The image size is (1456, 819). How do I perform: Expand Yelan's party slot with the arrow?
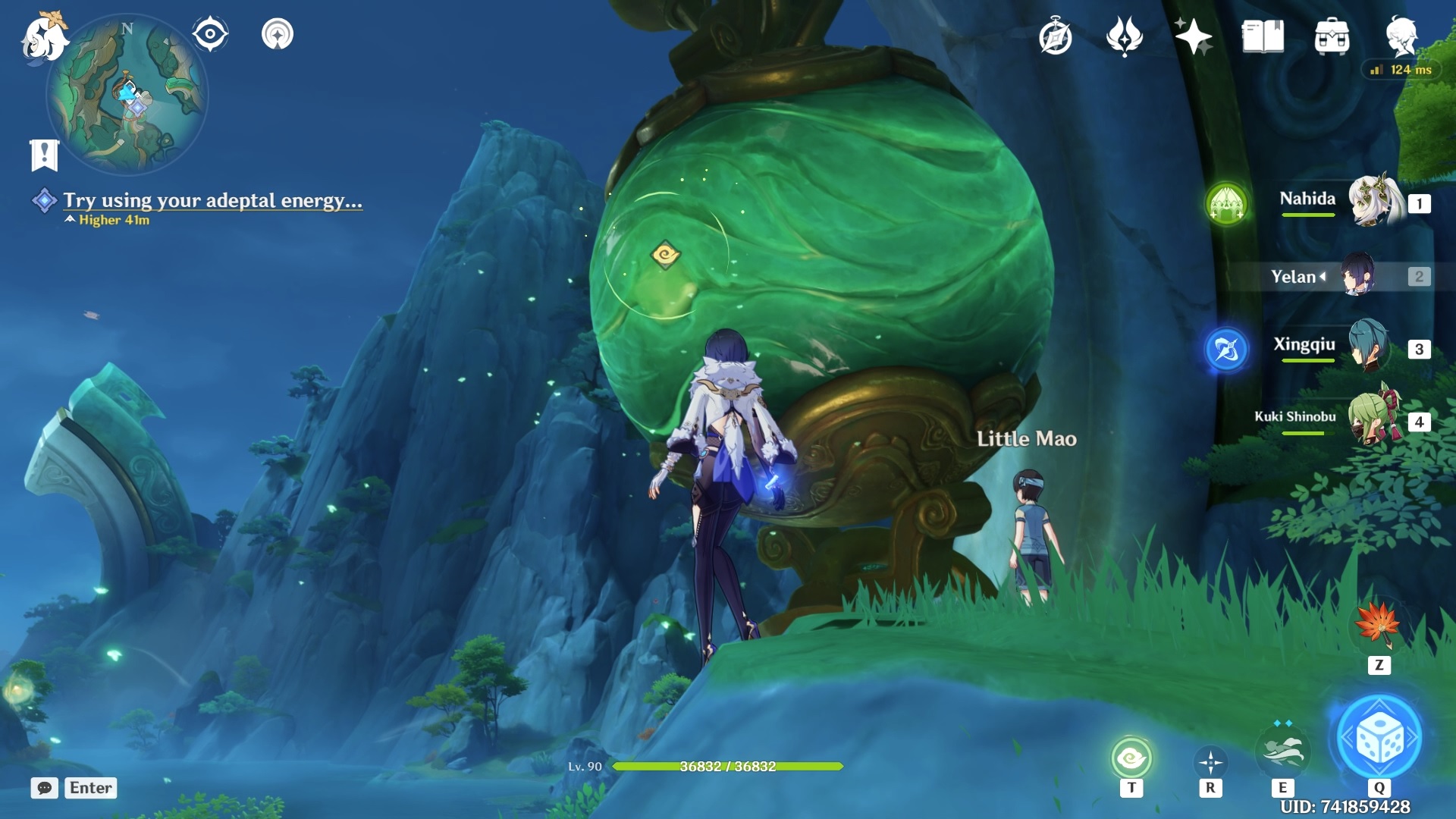[x=1323, y=277]
